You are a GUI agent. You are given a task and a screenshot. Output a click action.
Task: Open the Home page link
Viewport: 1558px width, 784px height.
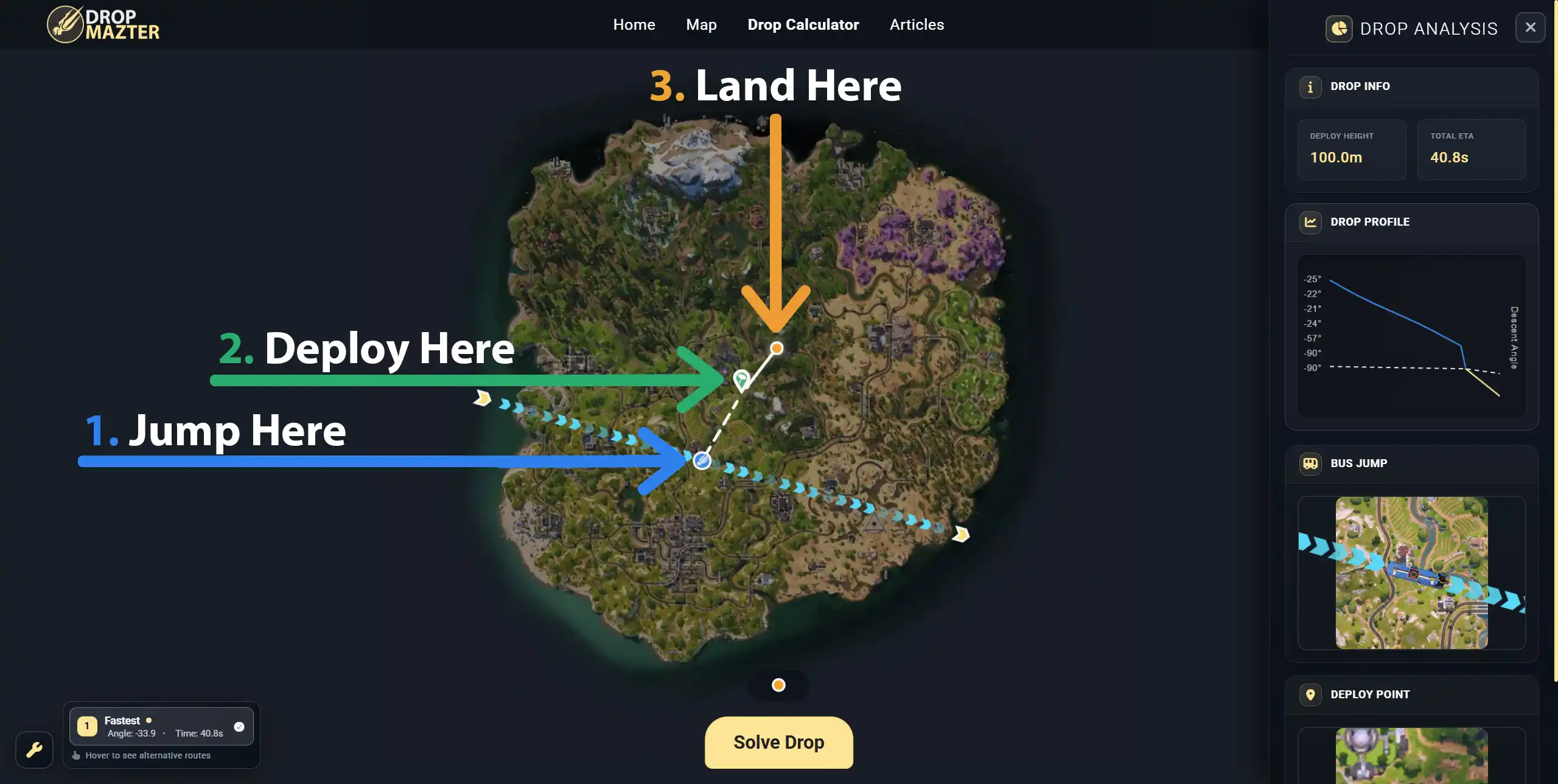pos(634,24)
